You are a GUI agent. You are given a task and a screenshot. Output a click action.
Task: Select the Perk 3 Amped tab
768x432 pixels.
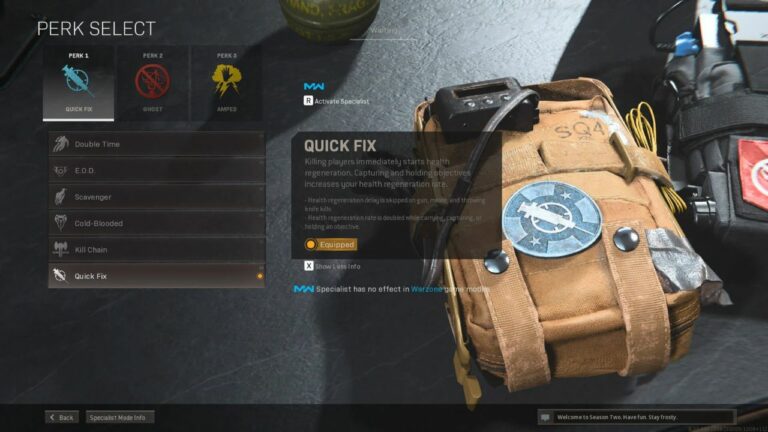click(x=225, y=83)
